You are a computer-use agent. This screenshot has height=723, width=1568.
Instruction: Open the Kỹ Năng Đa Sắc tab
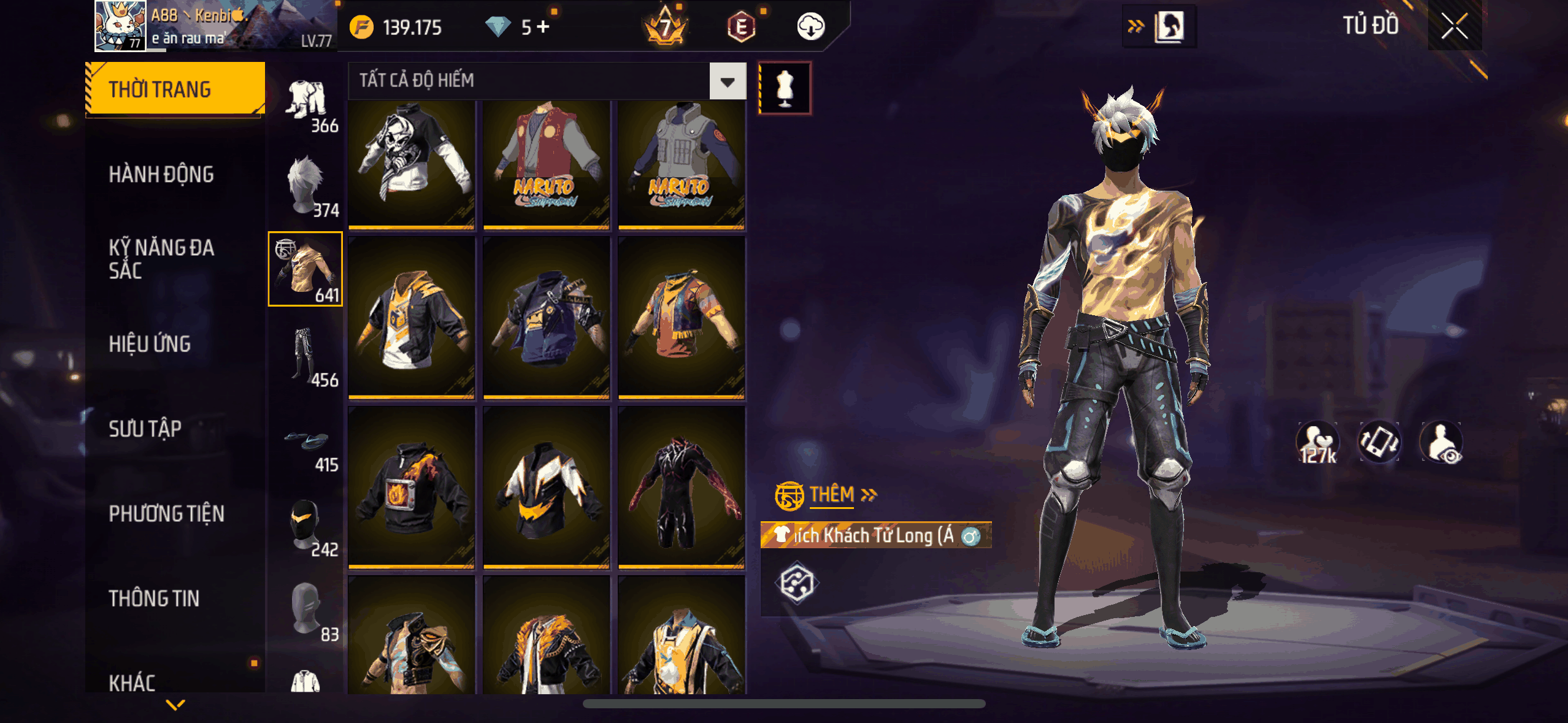[161, 259]
